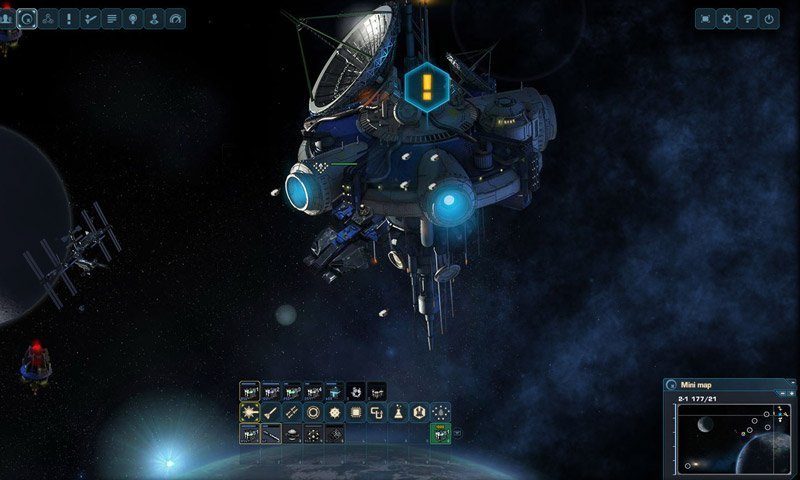Show the text lines log panel
Image resolution: width=800 pixels, height=480 pixels.
[x=111, y=18]
